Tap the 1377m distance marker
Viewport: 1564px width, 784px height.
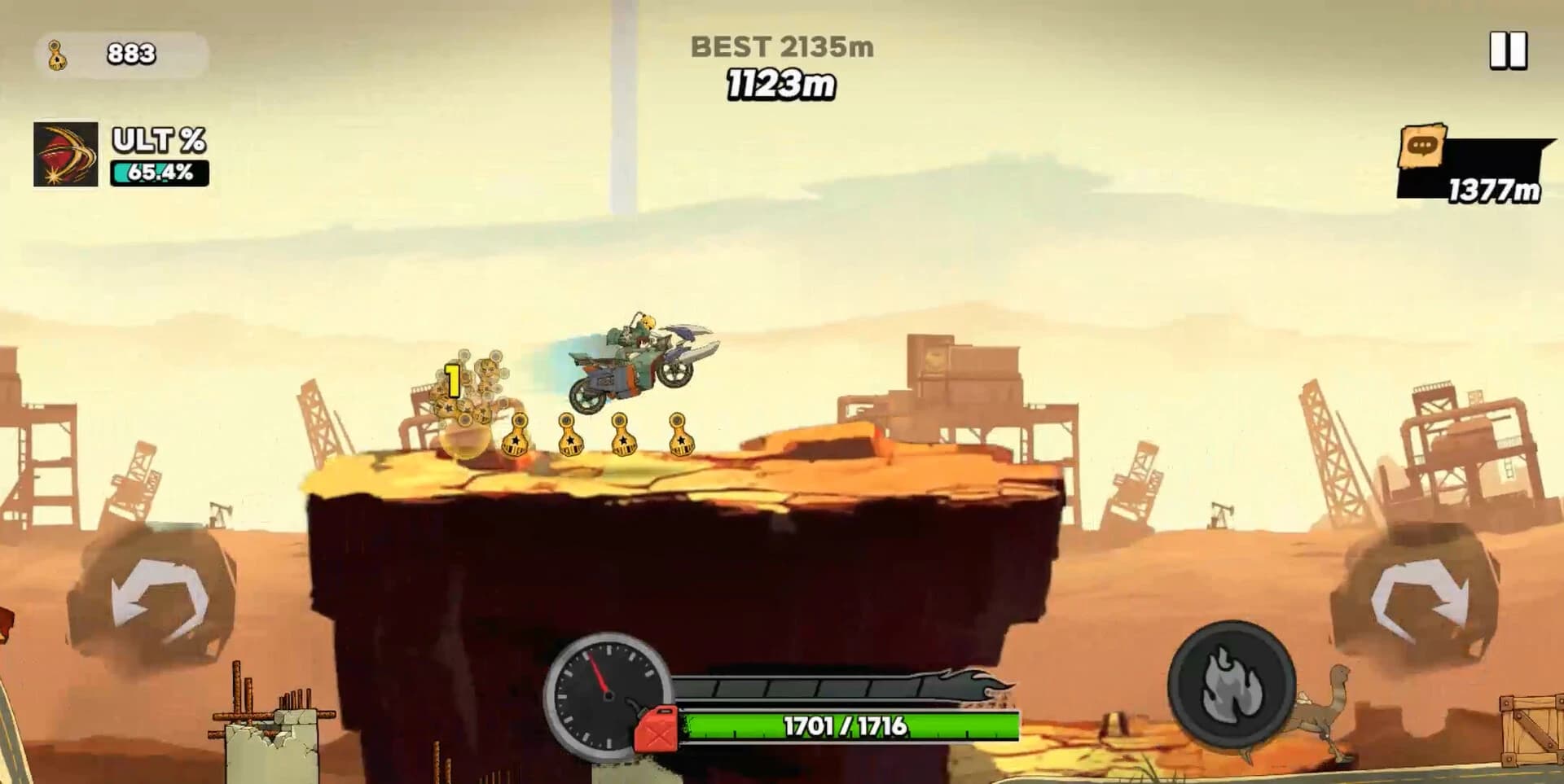1493,189
